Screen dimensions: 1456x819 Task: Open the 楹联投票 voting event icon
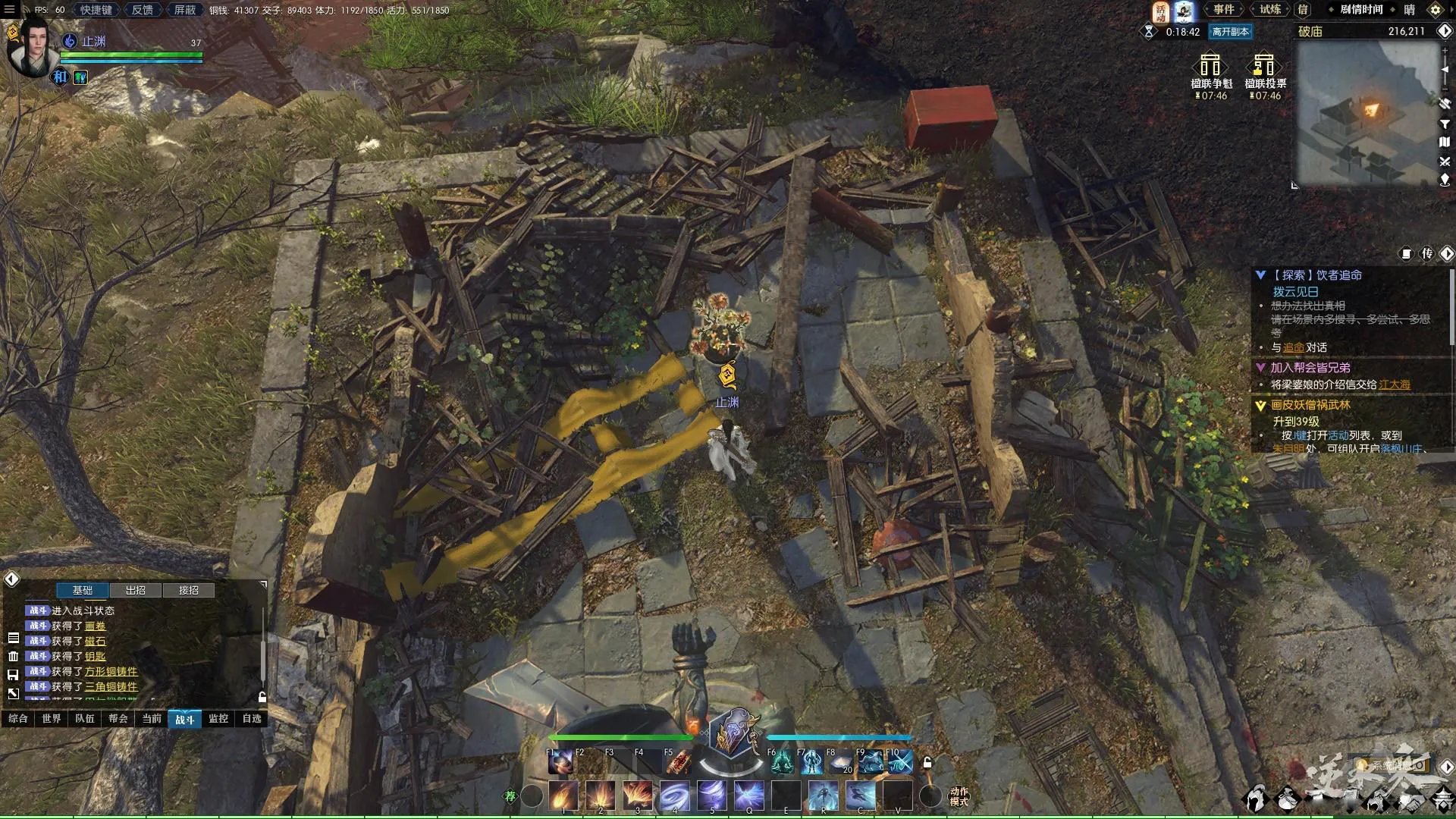pyautogui.click(x=1265, y=74)
